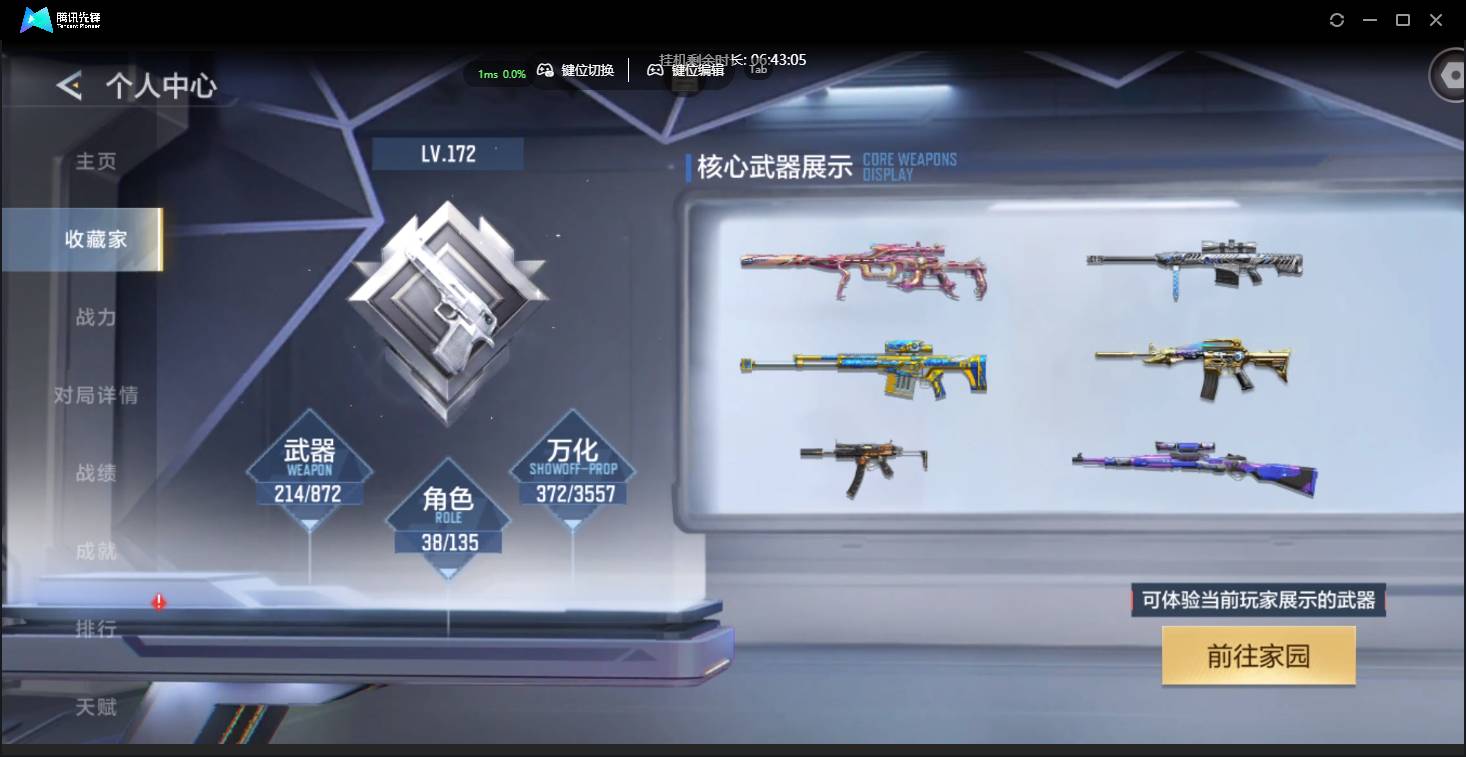Screen dimensions: 1466x757
Task: Switch to the 战绩 tab
Action: click(95, 472)
